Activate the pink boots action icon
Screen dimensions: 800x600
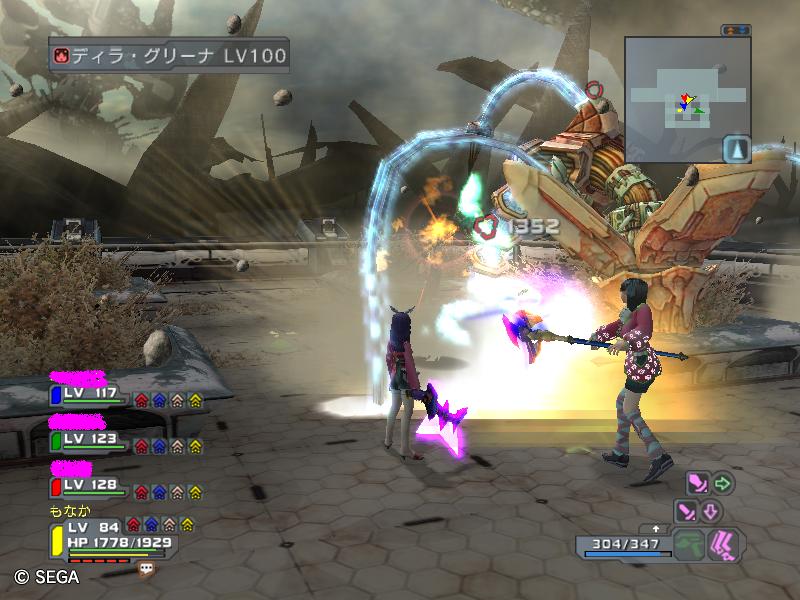pos(723,545)
